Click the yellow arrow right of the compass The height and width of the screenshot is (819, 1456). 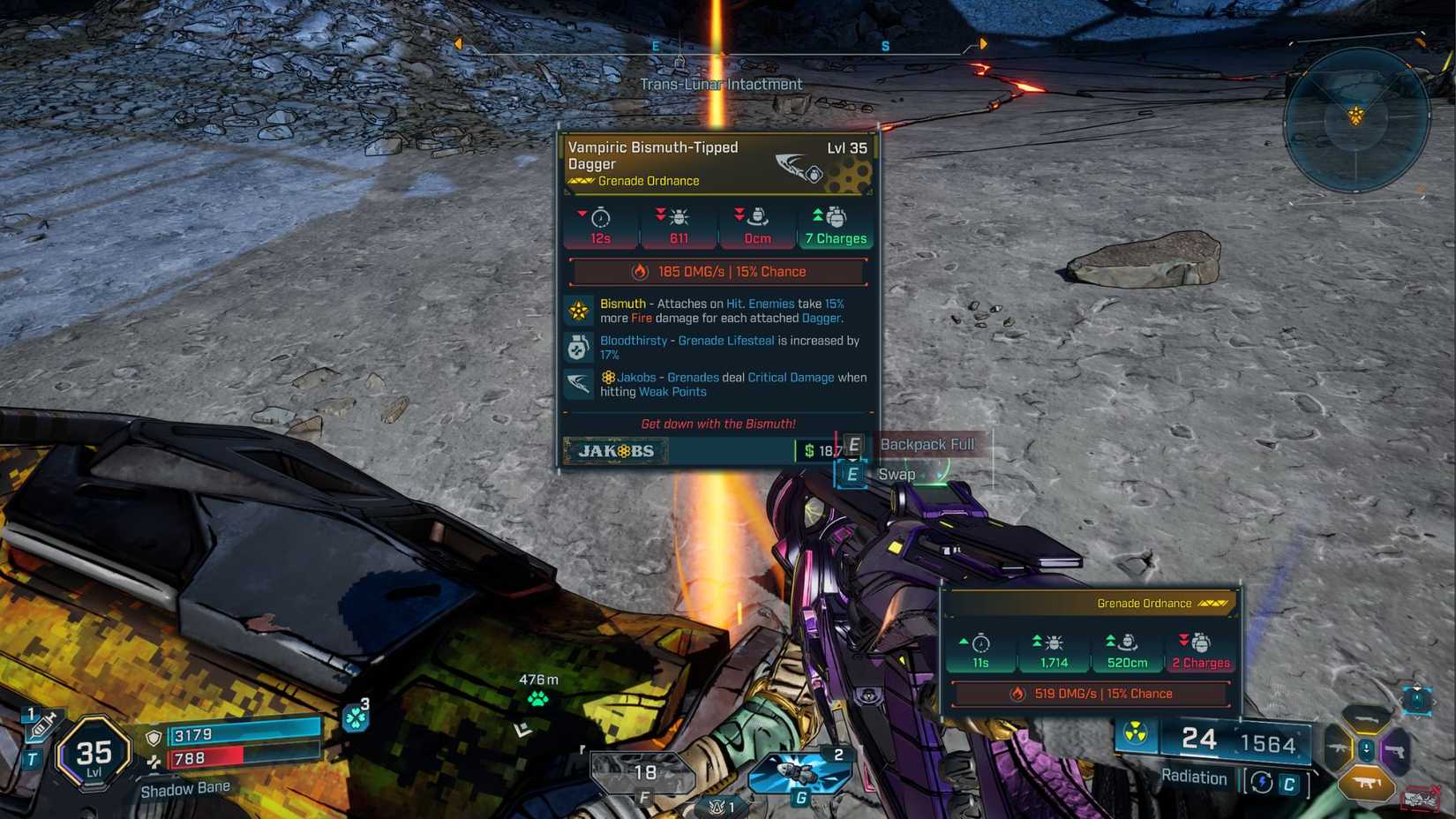coord(982,41)
